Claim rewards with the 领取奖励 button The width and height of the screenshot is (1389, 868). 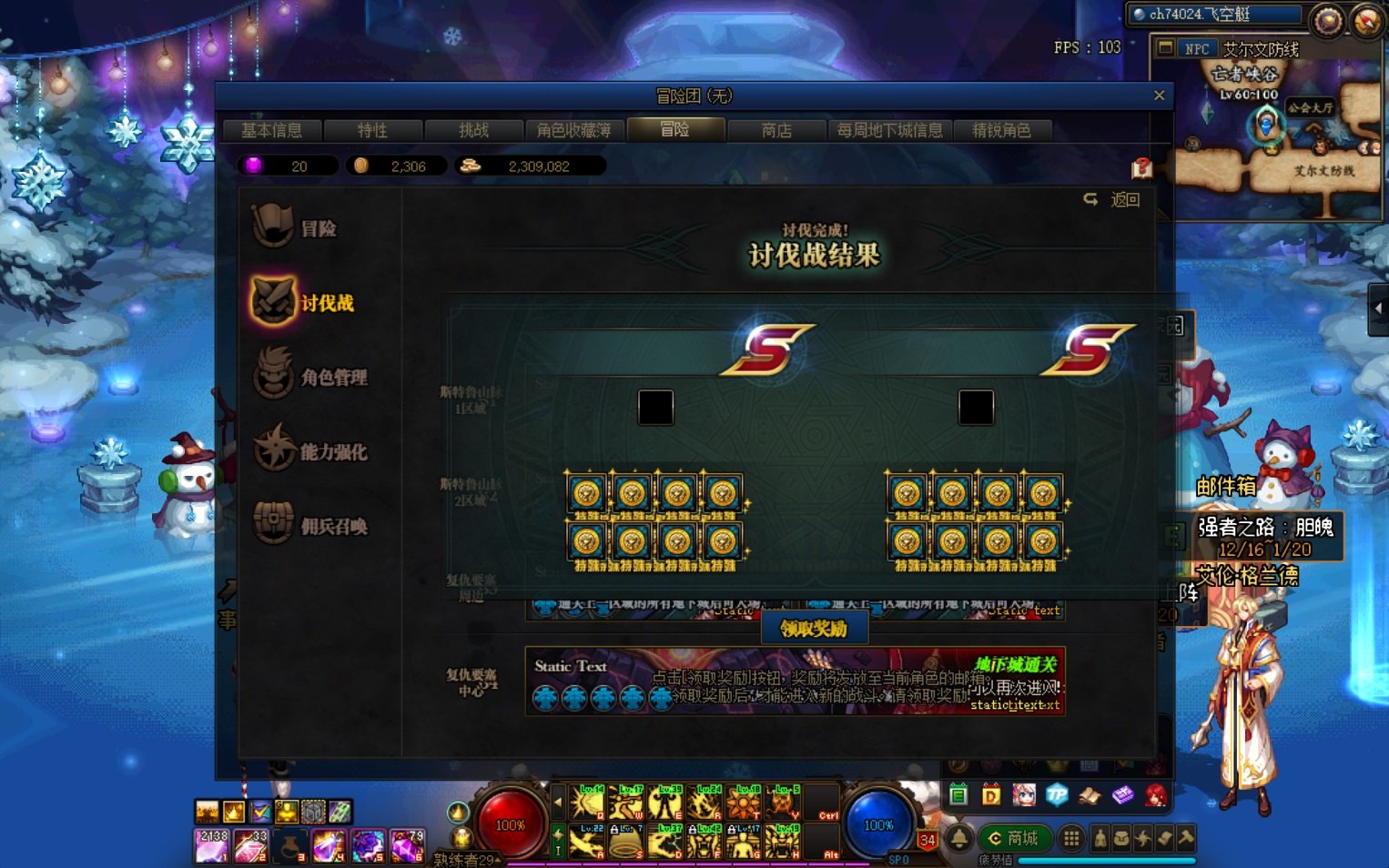[814, 629]
